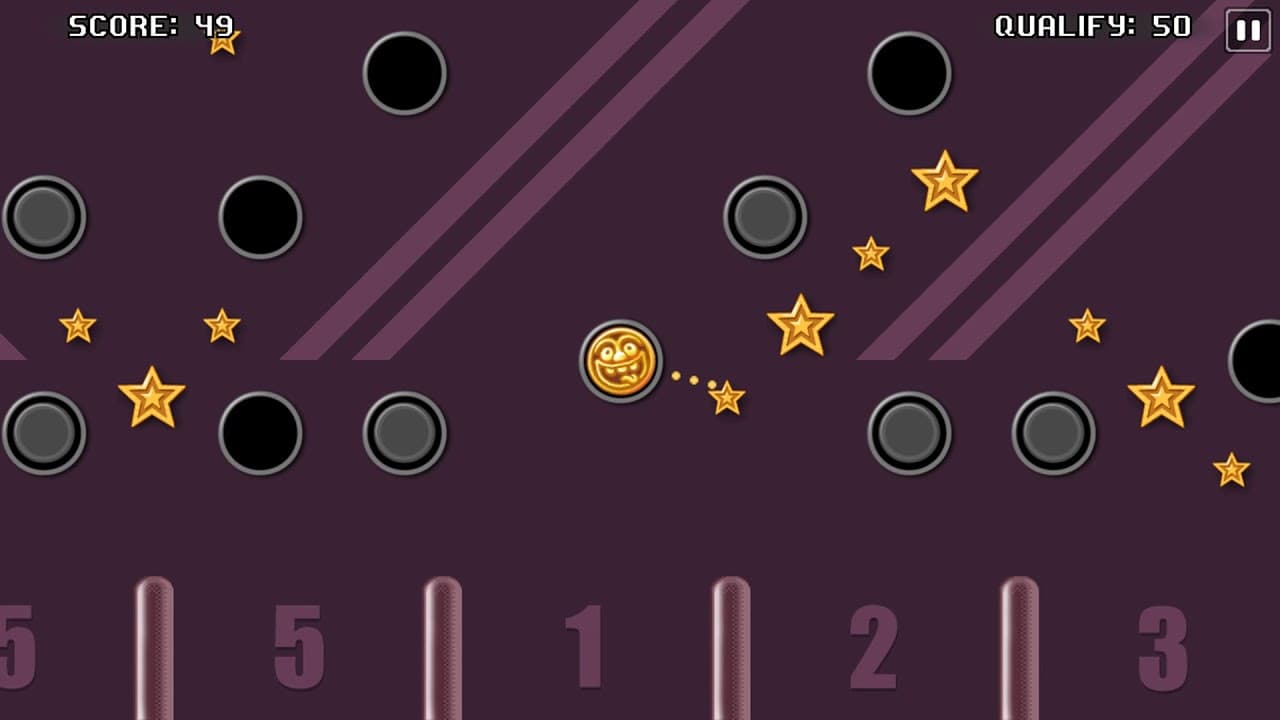Click the small star between the two diagonal stripes
This screenshot has width=1280, height=720.
869,253
